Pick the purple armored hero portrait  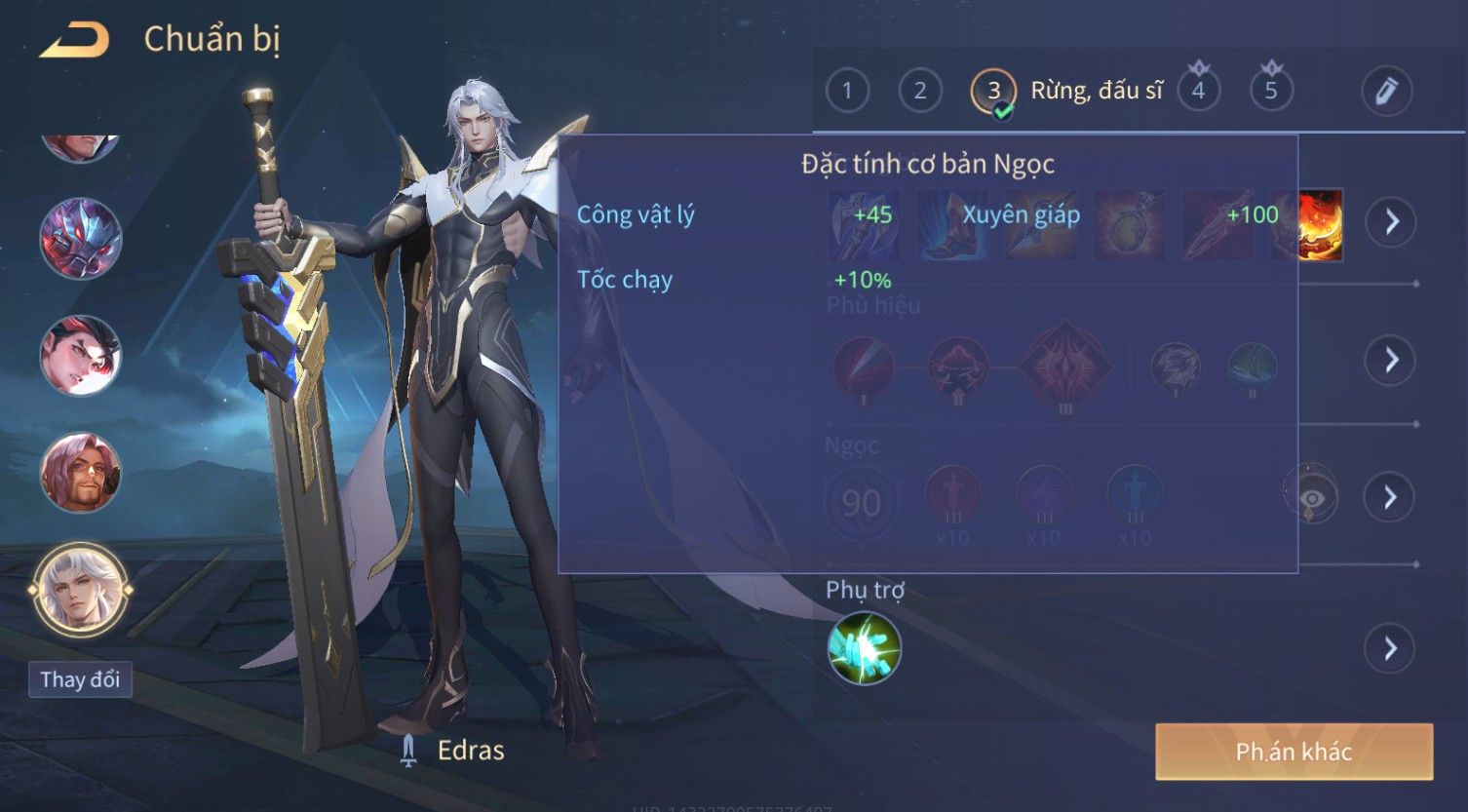(81, 239)
